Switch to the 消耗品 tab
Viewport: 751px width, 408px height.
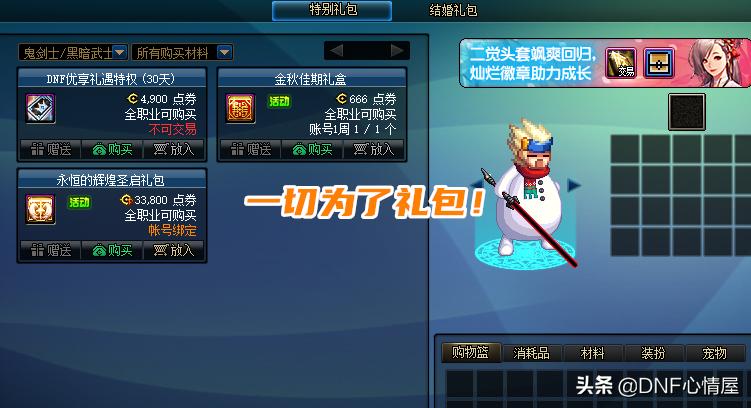tap(531, 353)
